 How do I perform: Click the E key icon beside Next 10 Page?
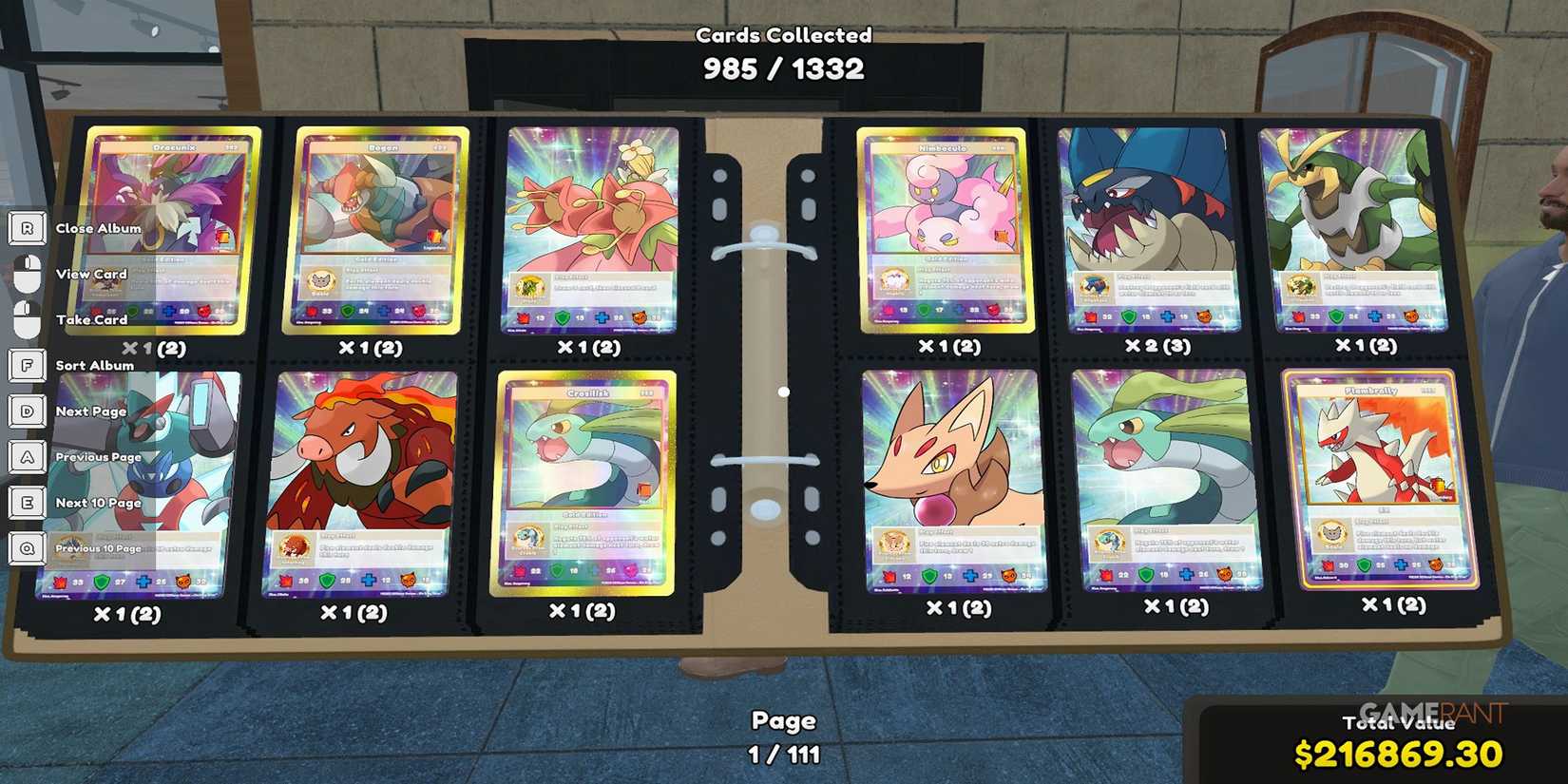27,503
